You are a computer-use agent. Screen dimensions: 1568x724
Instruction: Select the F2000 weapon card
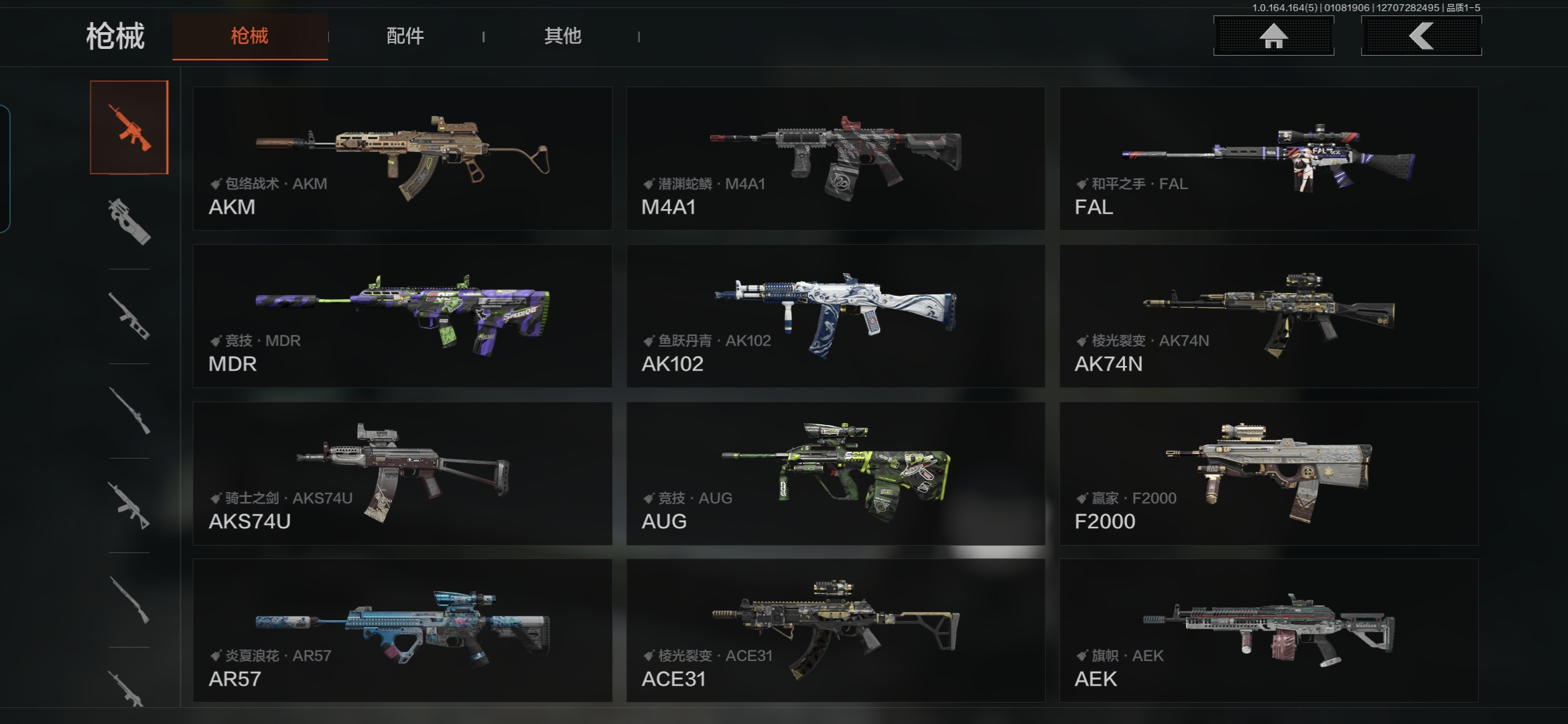tap(1268, 473)
